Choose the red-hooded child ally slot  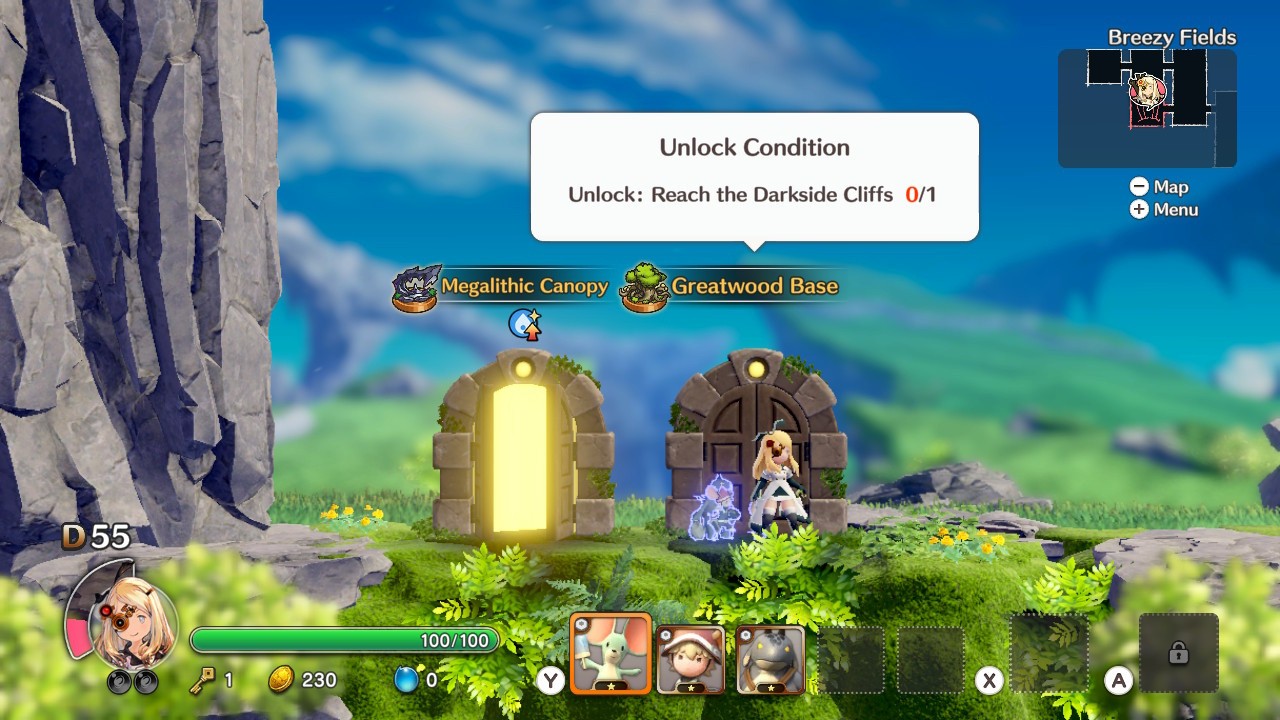[x=691, y=659]
